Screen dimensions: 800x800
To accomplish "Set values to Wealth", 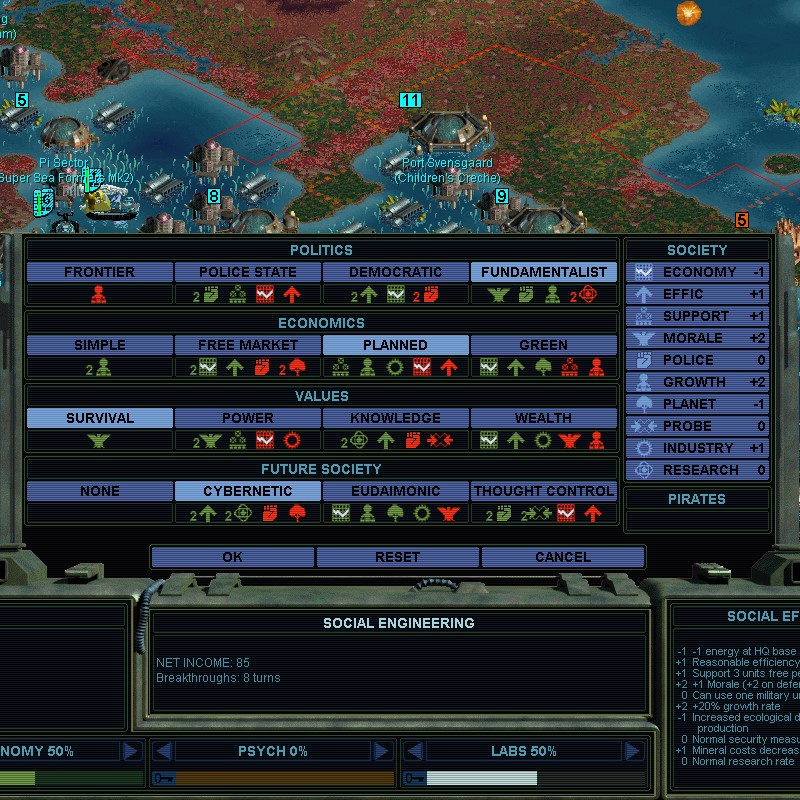I will 544,418.
